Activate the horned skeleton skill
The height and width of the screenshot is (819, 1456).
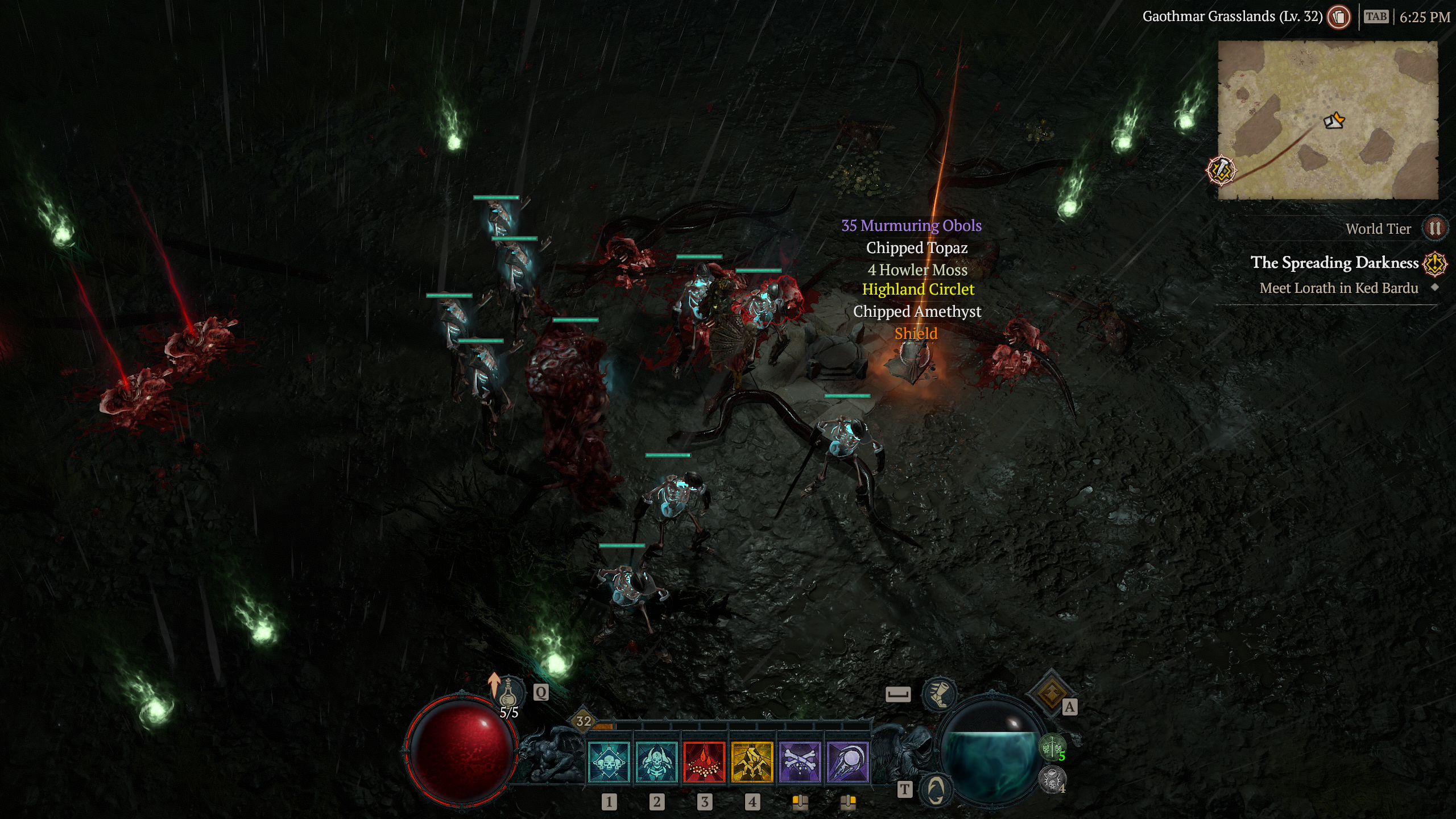pos(656,762)
